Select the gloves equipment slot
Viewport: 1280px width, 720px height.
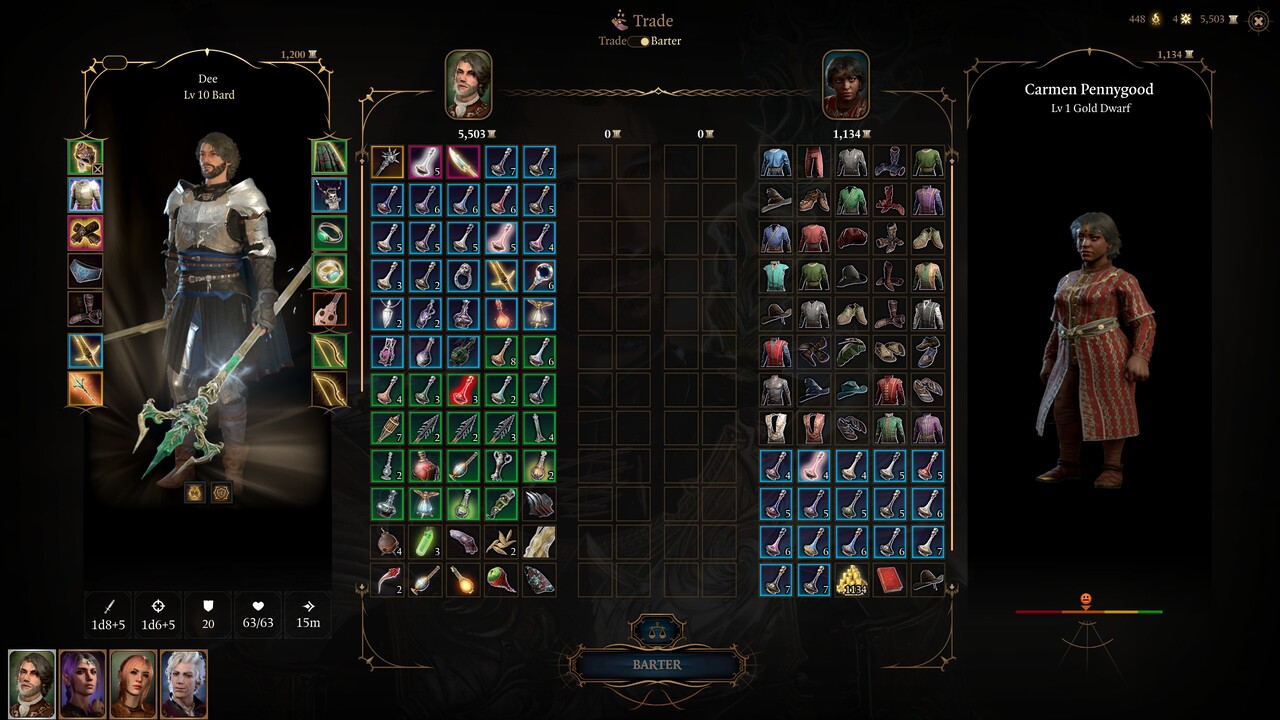pyautogui.click(x=85, y=233)
